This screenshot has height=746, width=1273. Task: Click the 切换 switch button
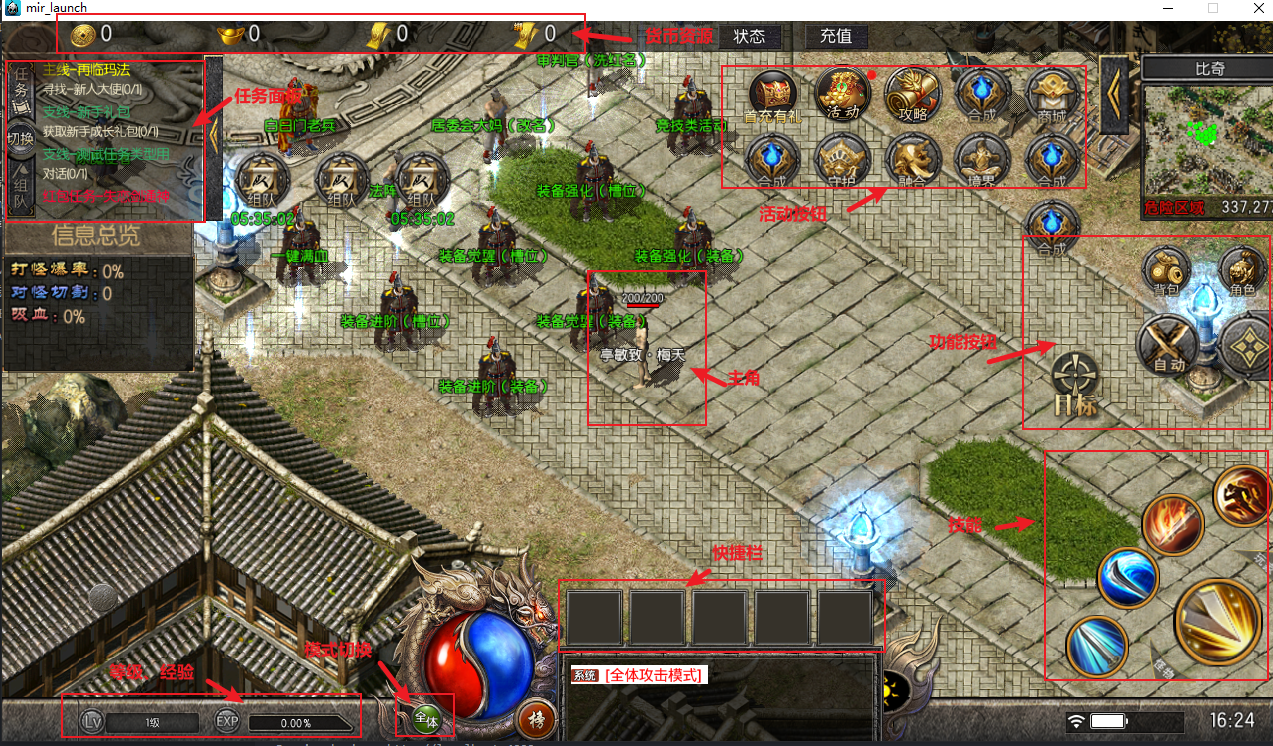point(21,138)
